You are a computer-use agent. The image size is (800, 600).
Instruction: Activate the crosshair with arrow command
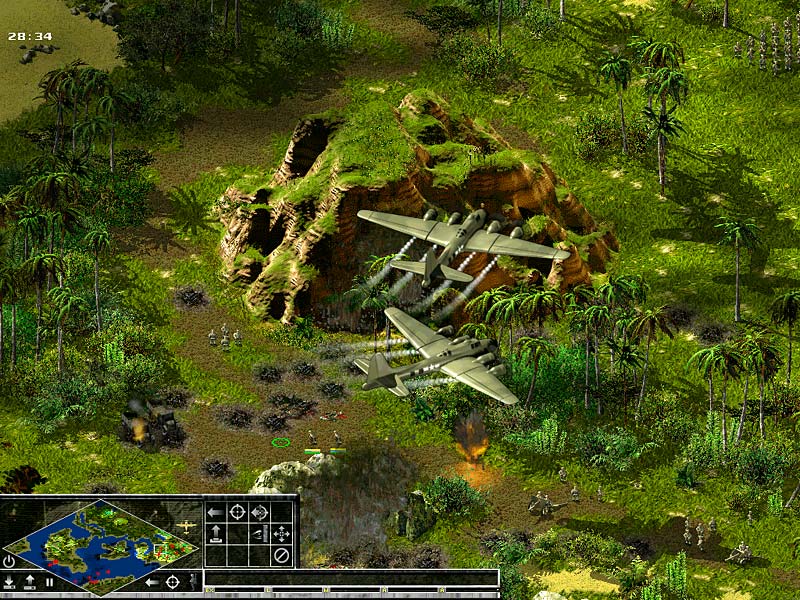coord(259,512)
